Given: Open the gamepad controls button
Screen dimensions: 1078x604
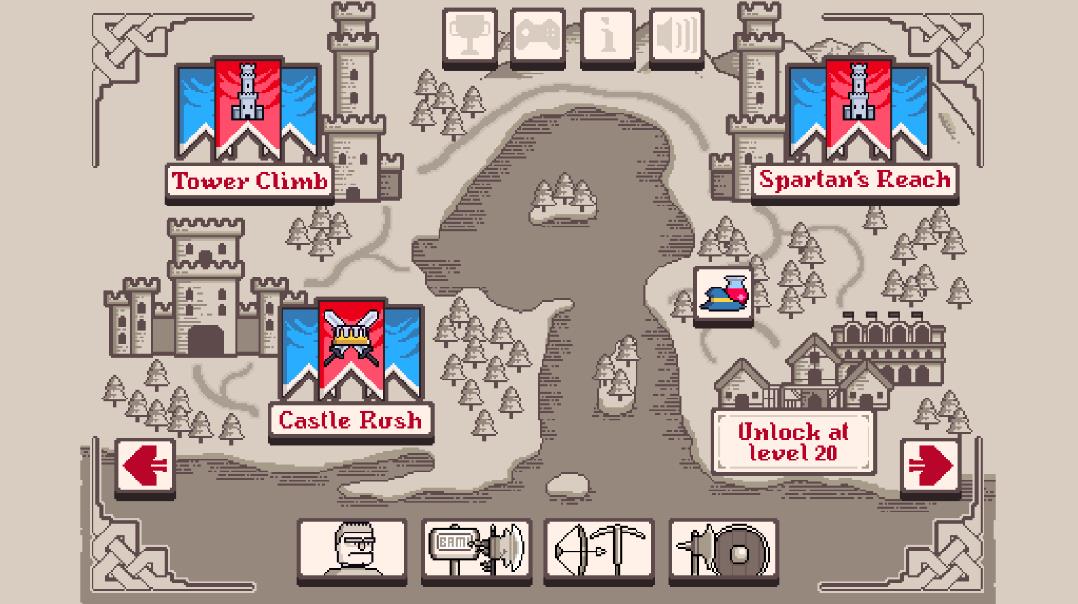Looking at the screenshot, I should (x=538, y=37).
